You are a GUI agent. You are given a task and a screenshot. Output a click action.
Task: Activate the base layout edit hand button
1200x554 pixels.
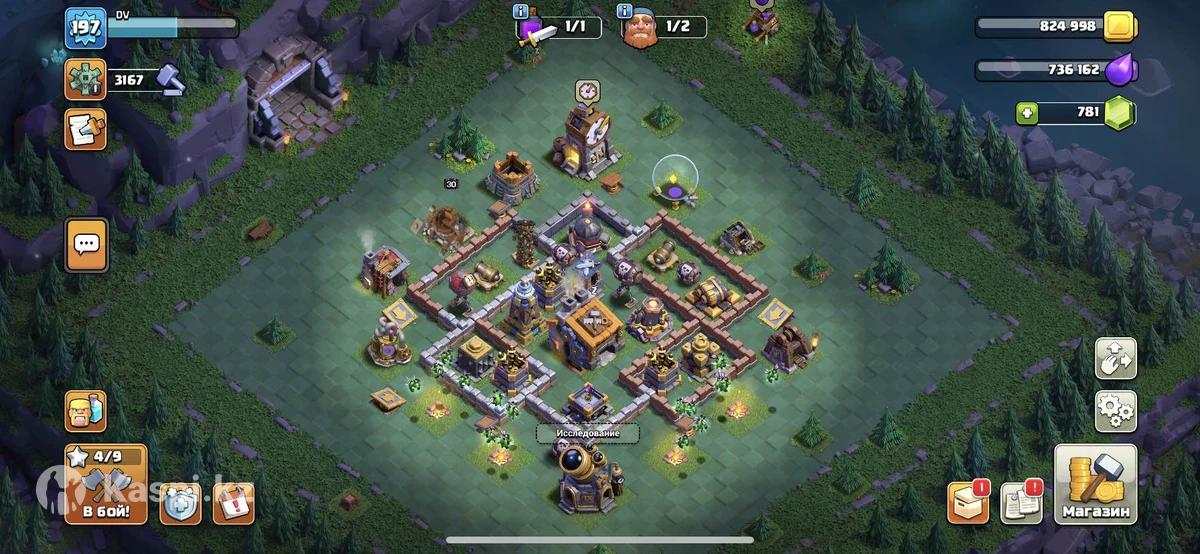coord(1115,359)
